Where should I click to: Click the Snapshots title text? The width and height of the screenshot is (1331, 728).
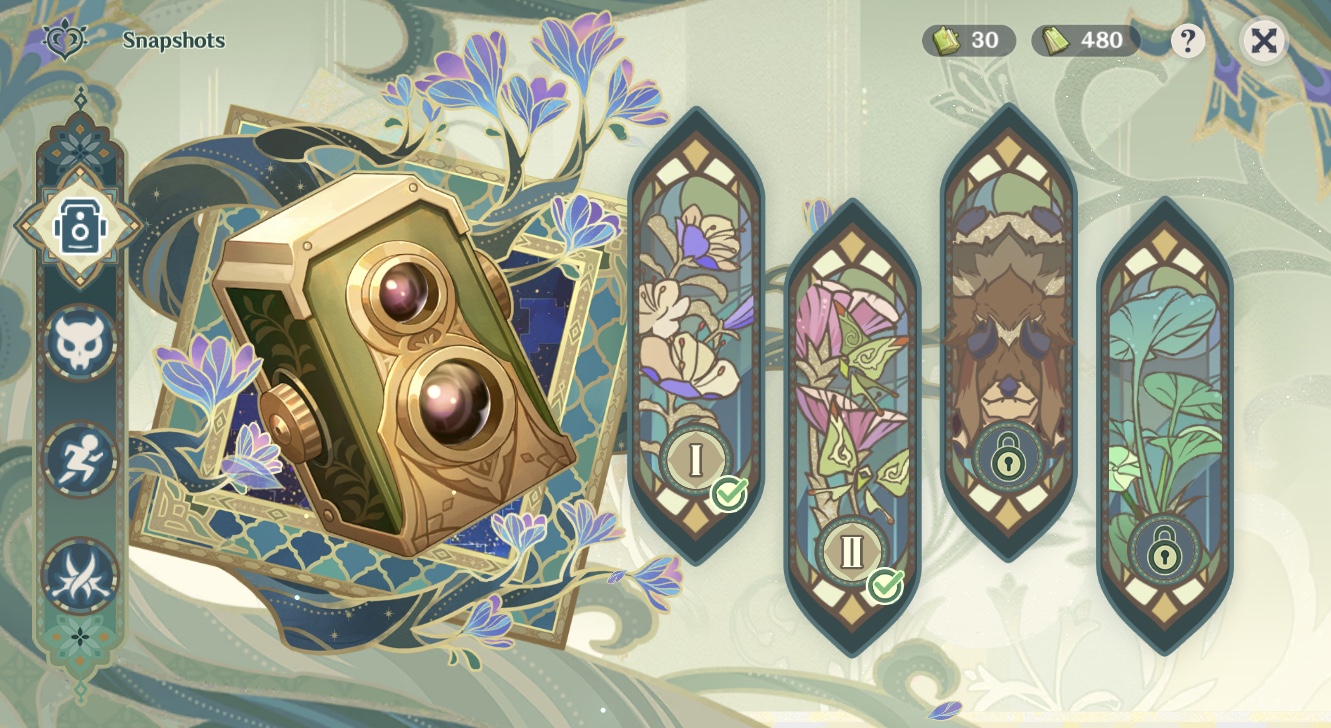click(173, 41)
